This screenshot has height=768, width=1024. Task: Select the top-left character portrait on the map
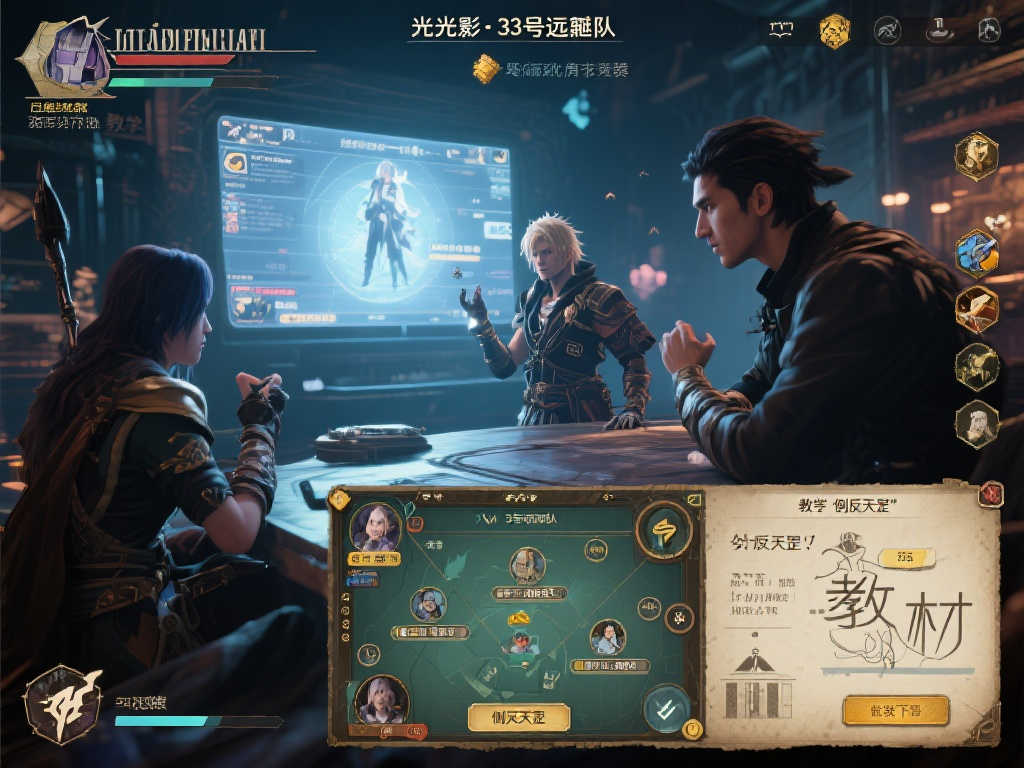pyautogui.click(x=375, y=528)
